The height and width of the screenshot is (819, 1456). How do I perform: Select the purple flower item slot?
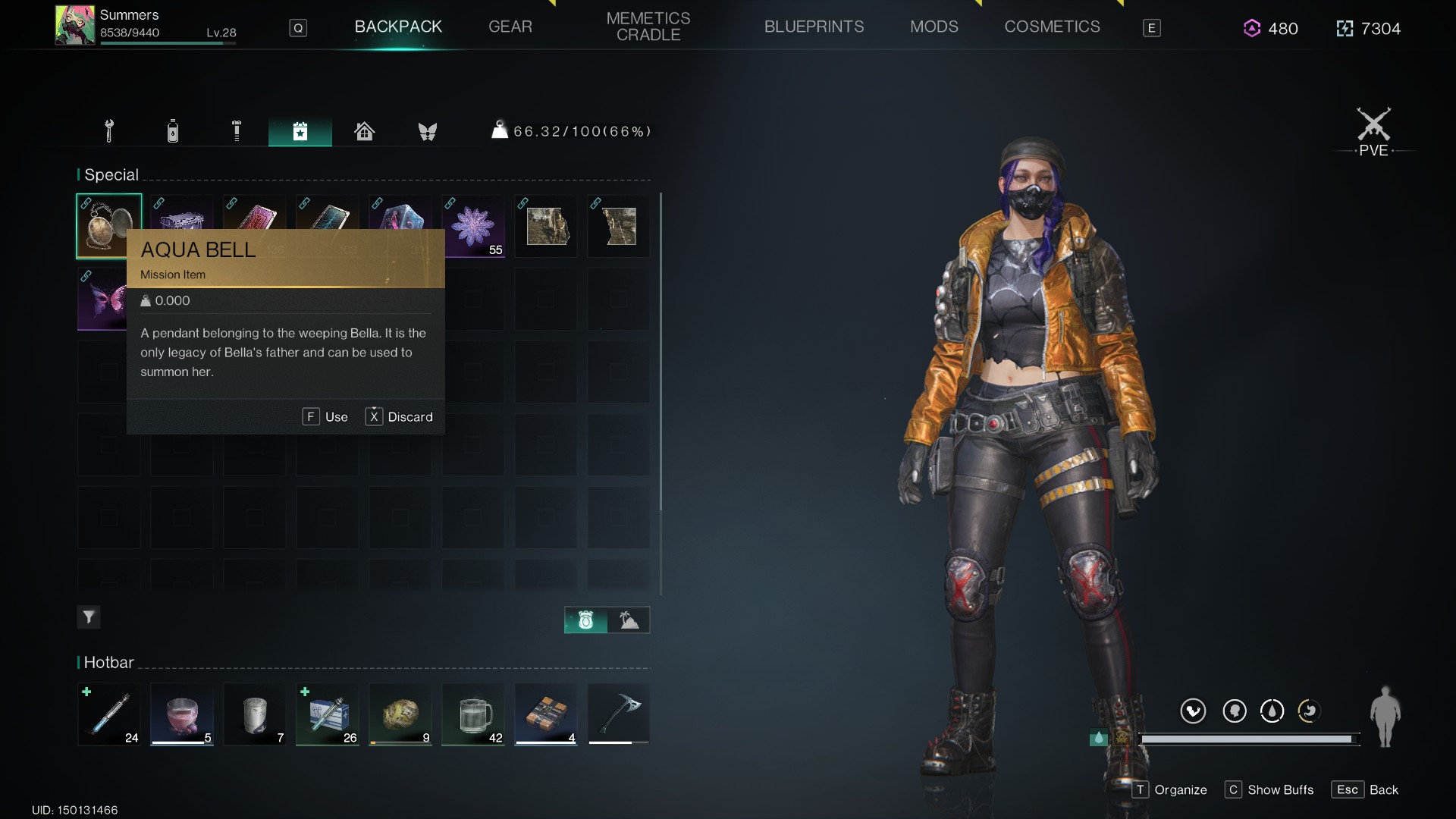(x=473, y=226)
